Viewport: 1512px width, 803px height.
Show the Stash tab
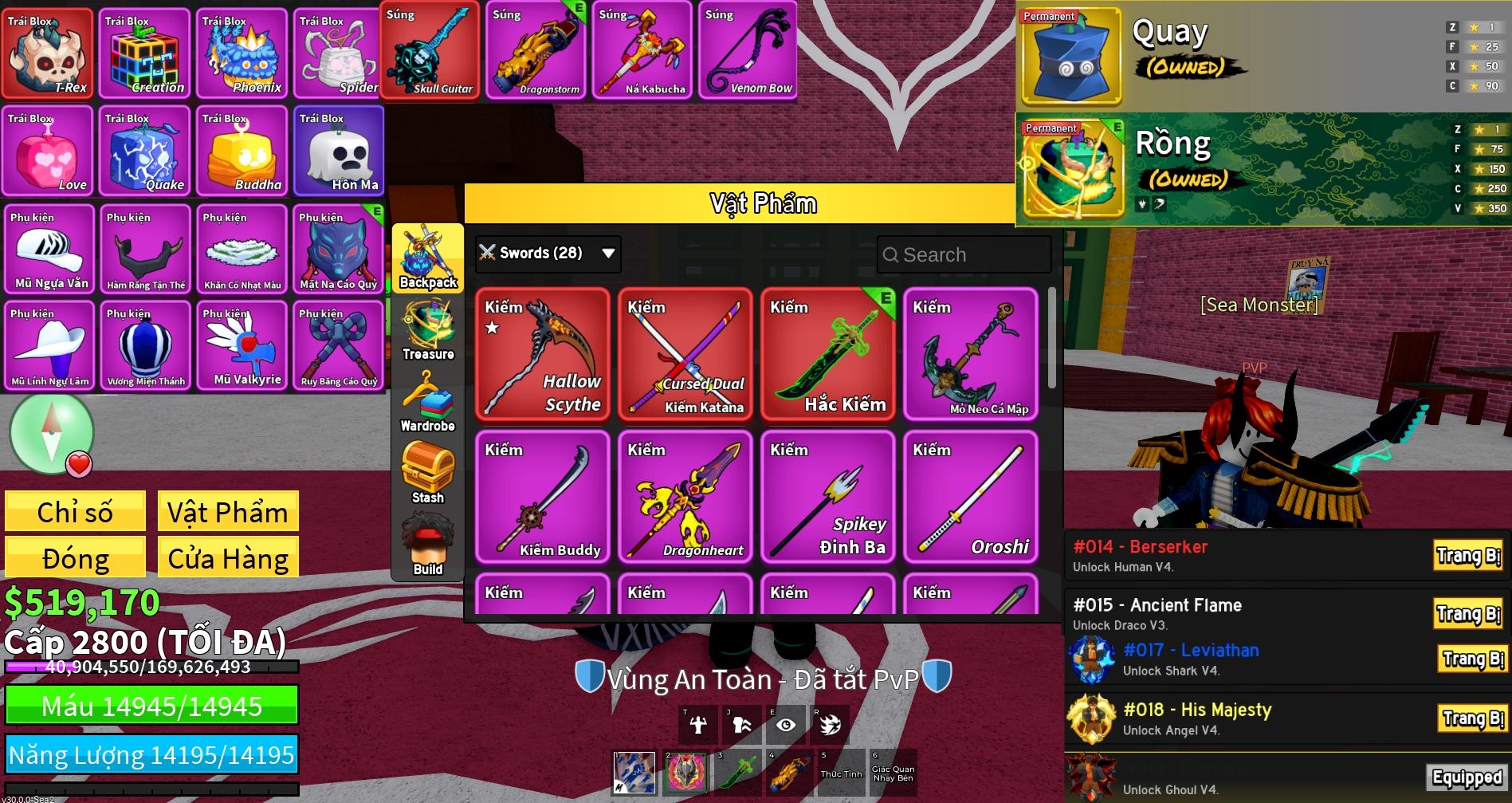[428, 474]
